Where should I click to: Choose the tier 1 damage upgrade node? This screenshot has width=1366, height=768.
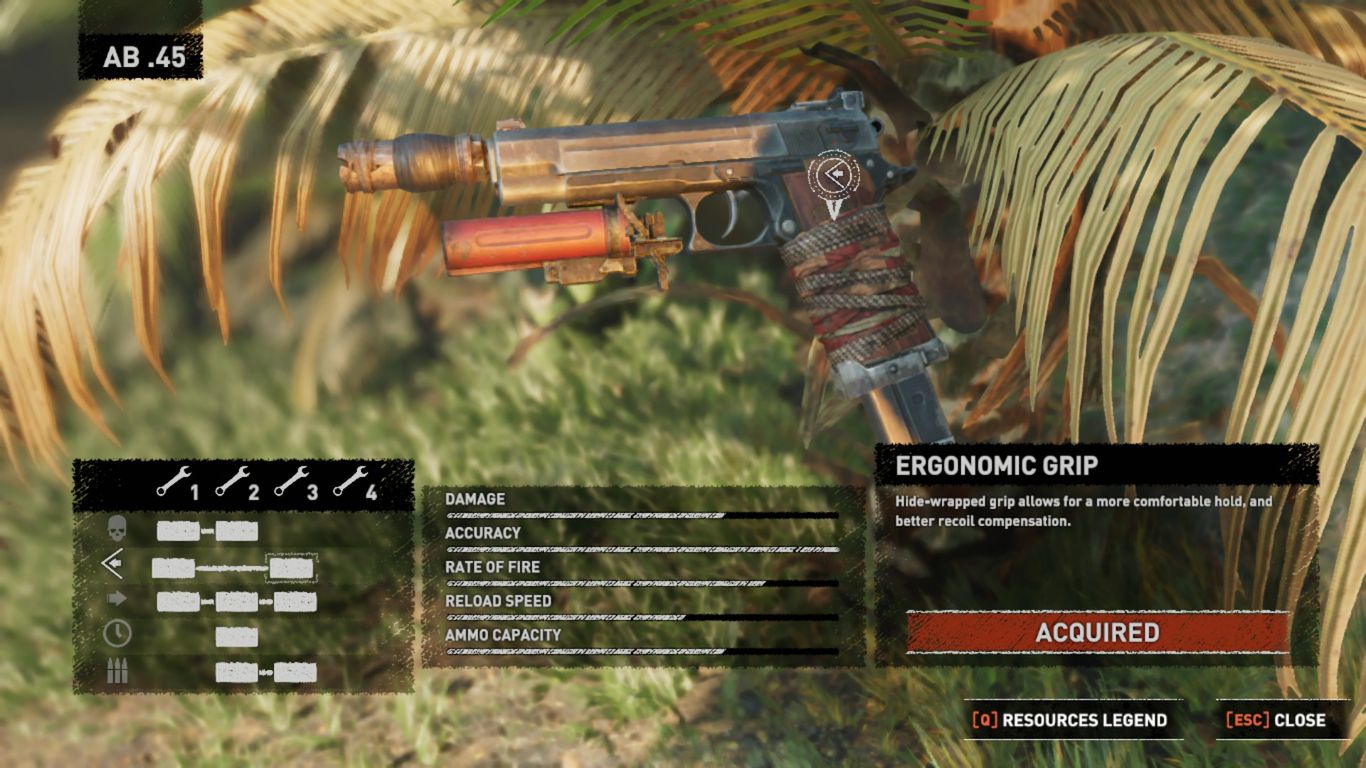point(178,531)
